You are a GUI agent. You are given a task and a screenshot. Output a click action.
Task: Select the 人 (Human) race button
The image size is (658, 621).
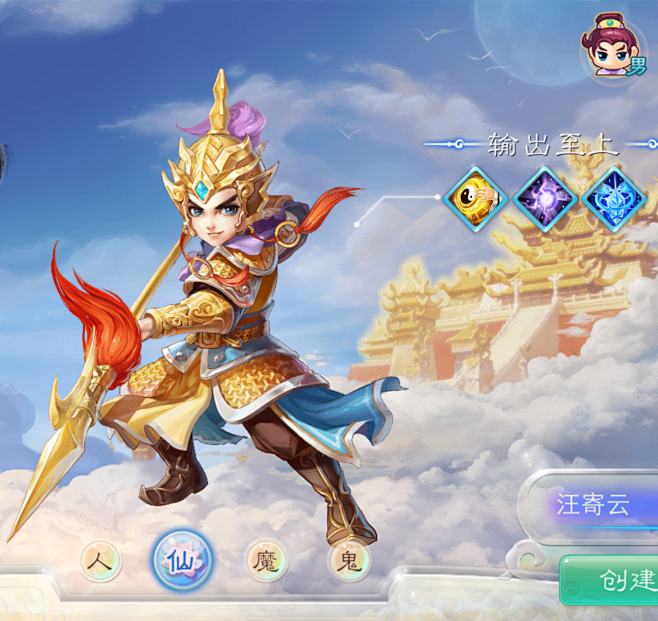click(x=101, y=561)
